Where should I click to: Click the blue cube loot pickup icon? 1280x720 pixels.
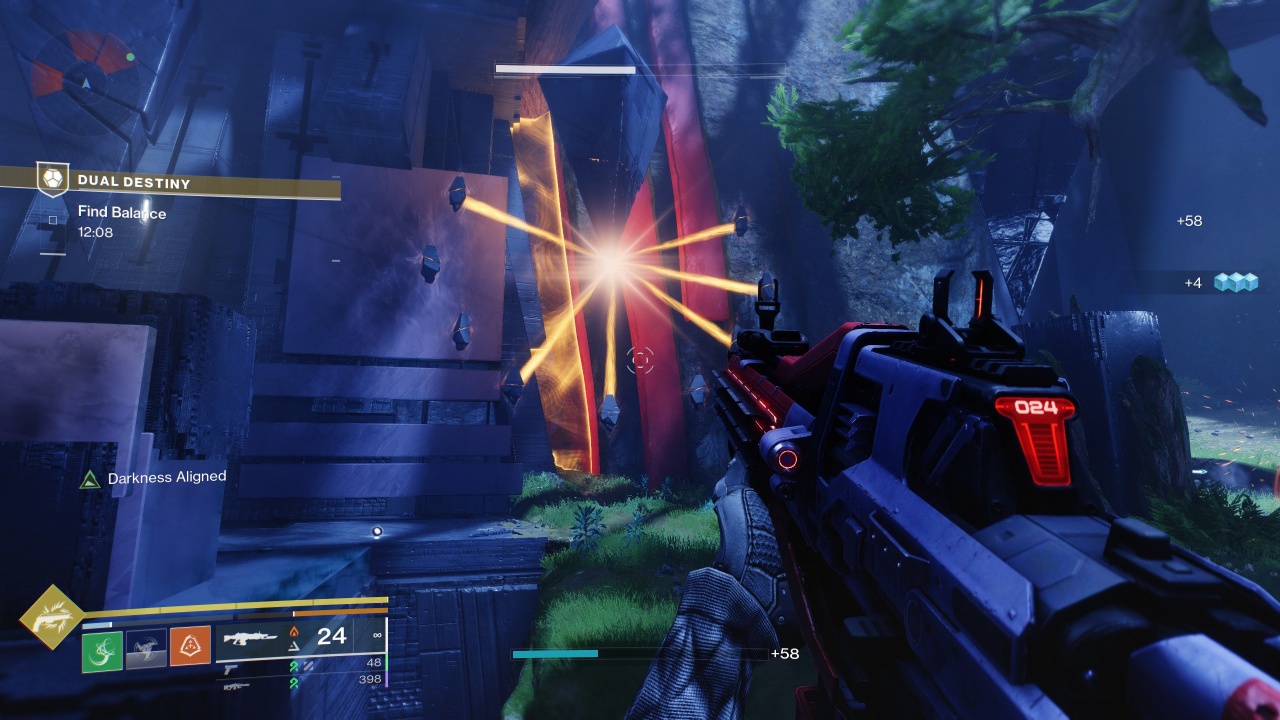(1235, 283)
